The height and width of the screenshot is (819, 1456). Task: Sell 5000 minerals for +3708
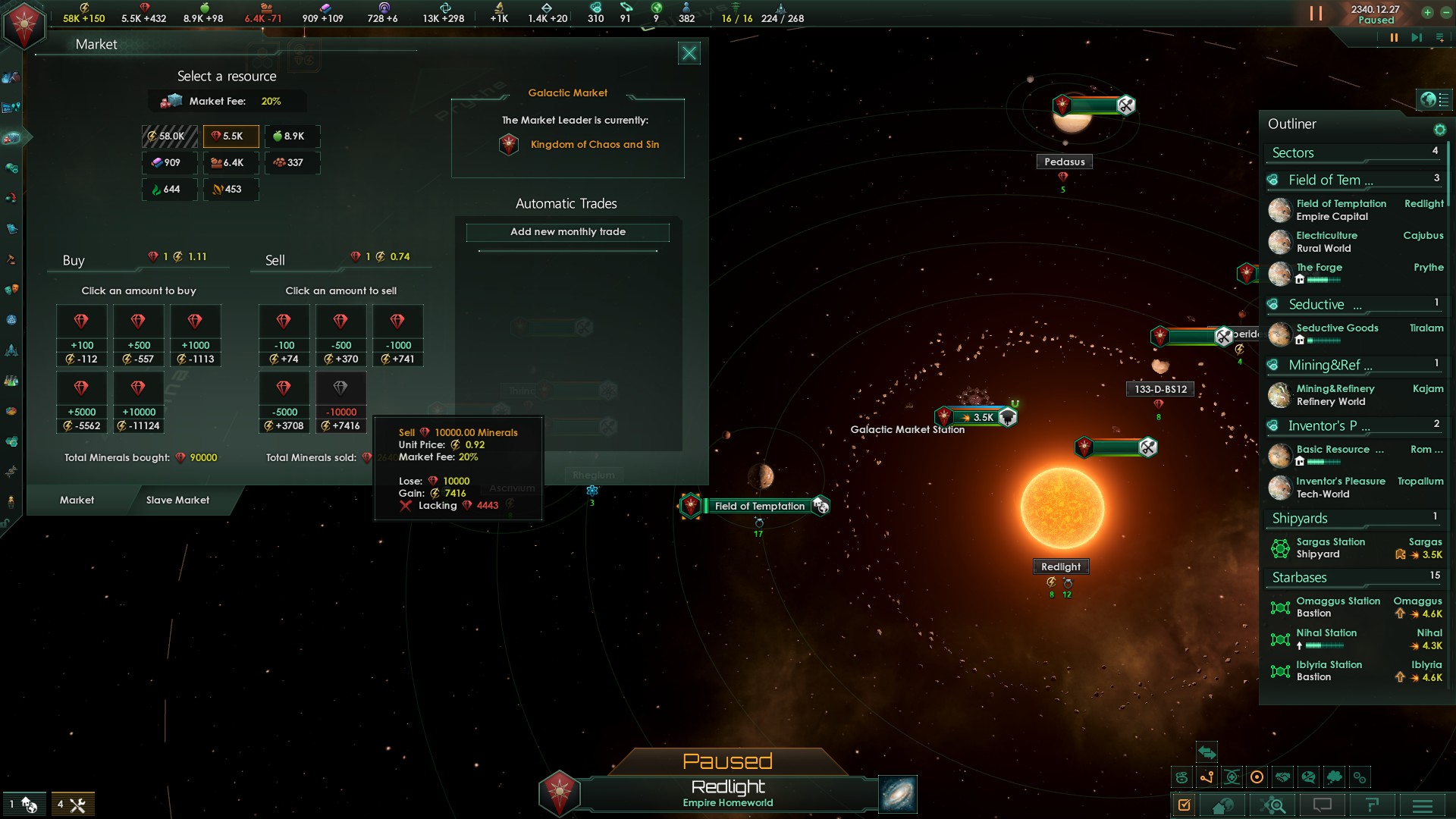point(284,402)
